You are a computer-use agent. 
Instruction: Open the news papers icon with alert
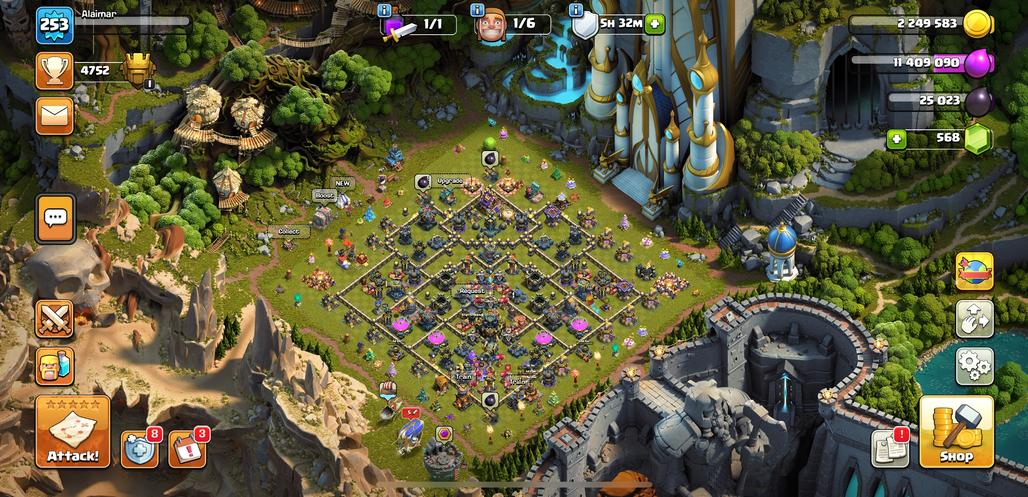(x=889, y=449)
